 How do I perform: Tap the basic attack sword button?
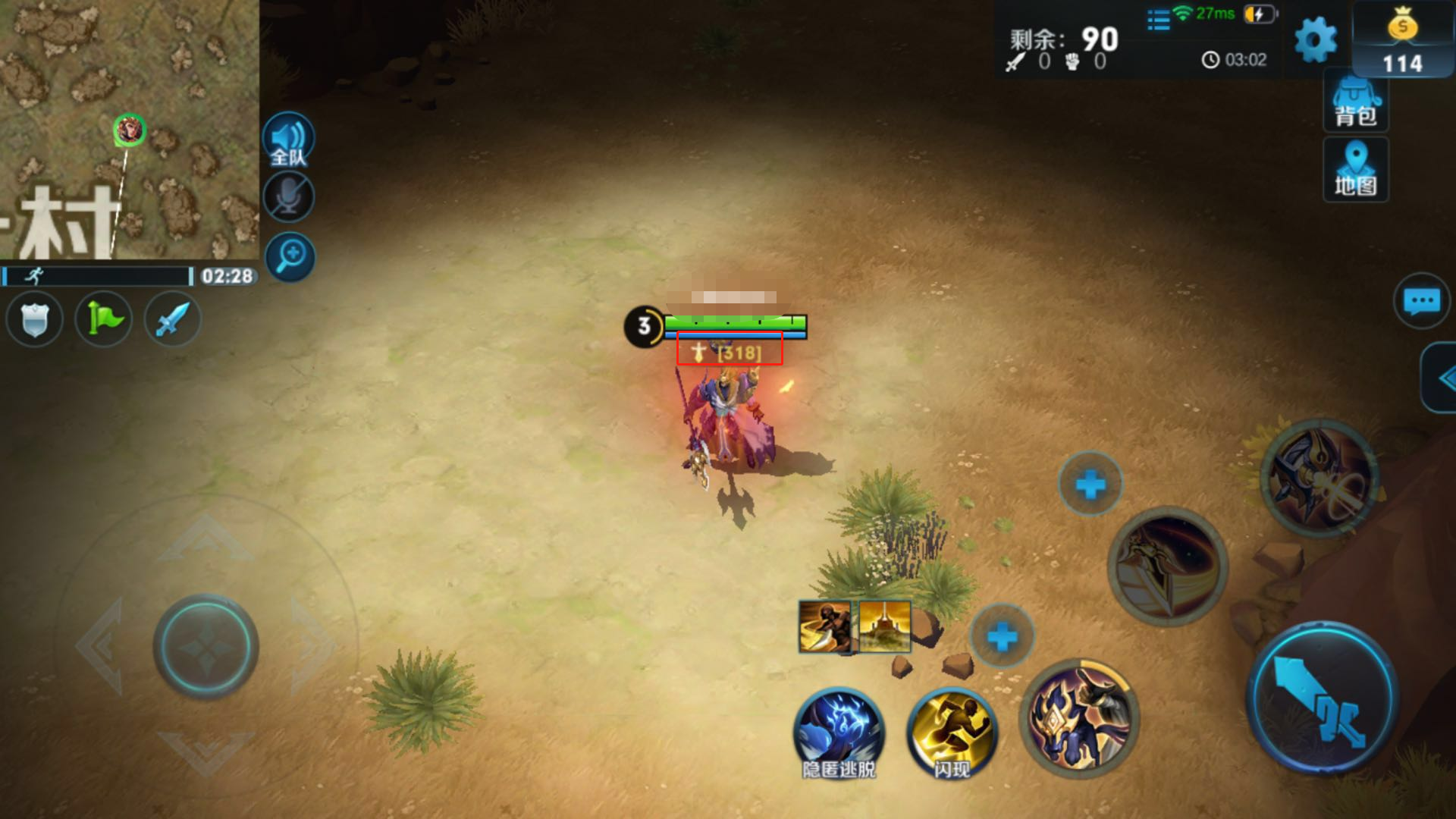pyautogui.click(x=1322, y=699)
